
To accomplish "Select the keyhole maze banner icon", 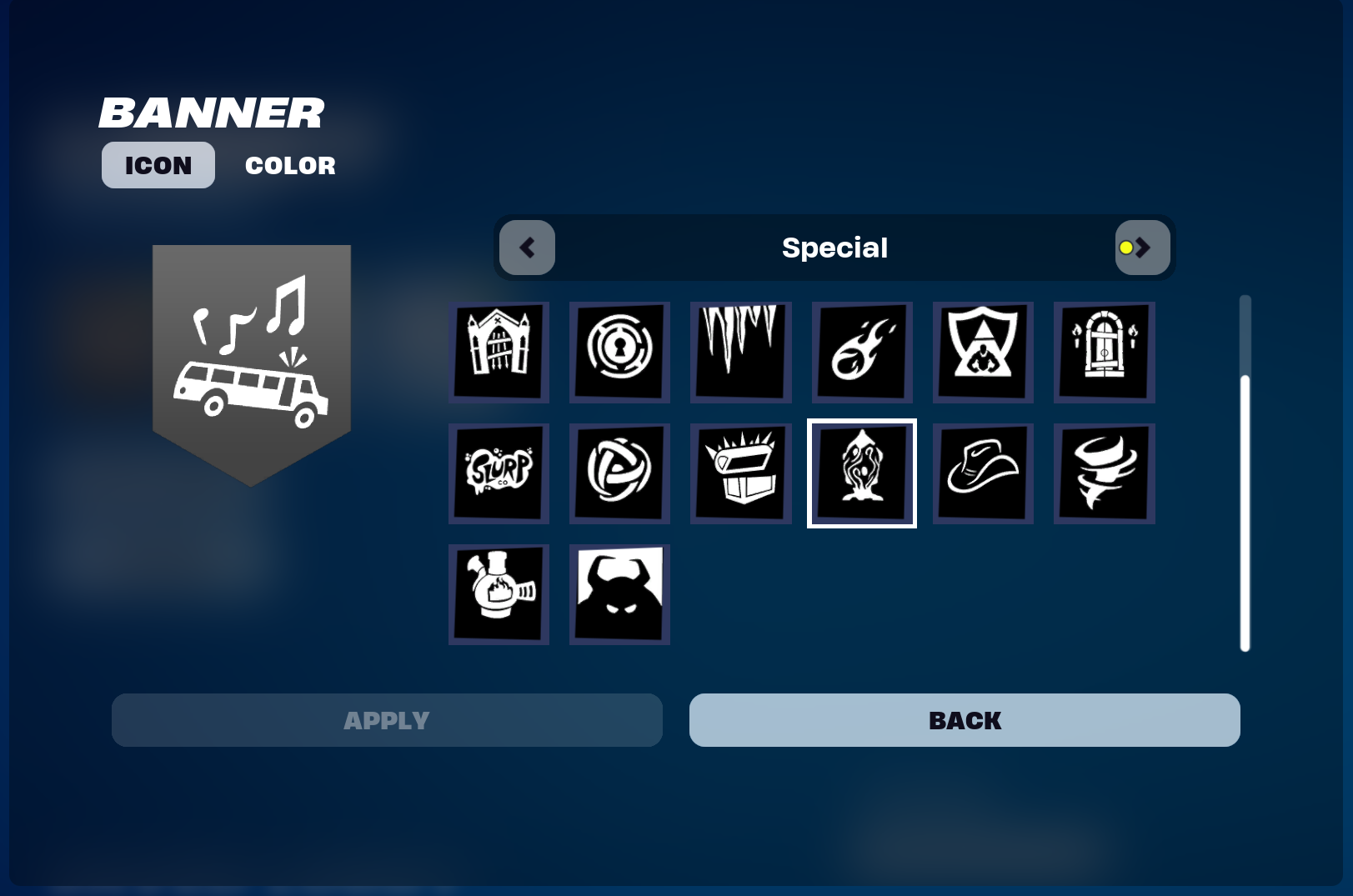I will [x=619, y=352].
